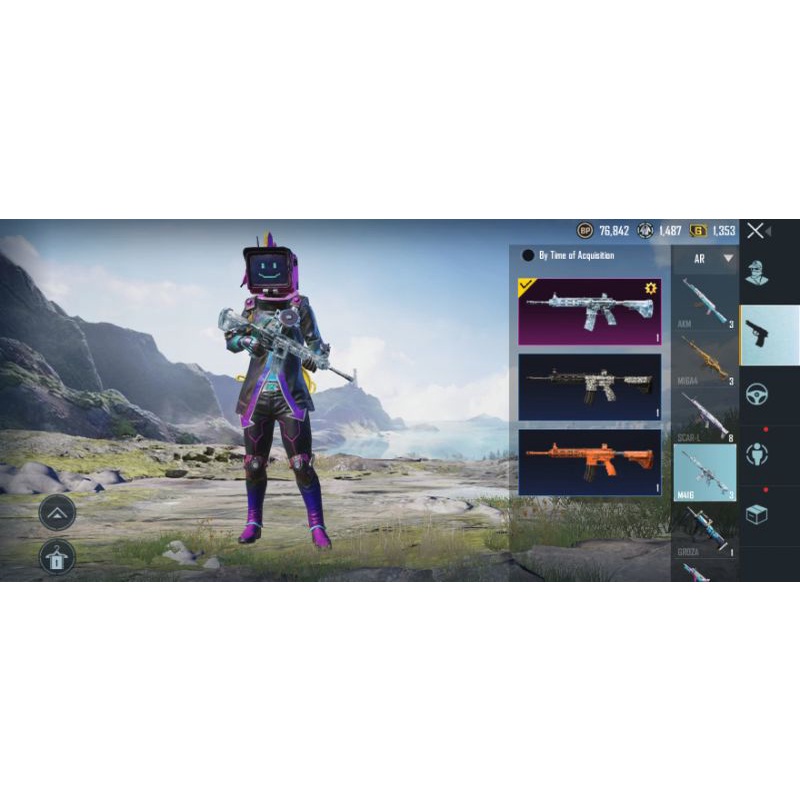Choose the black M416 skin with white grip
The height and width of the screenshot is (800, 800).
[589, 386]
